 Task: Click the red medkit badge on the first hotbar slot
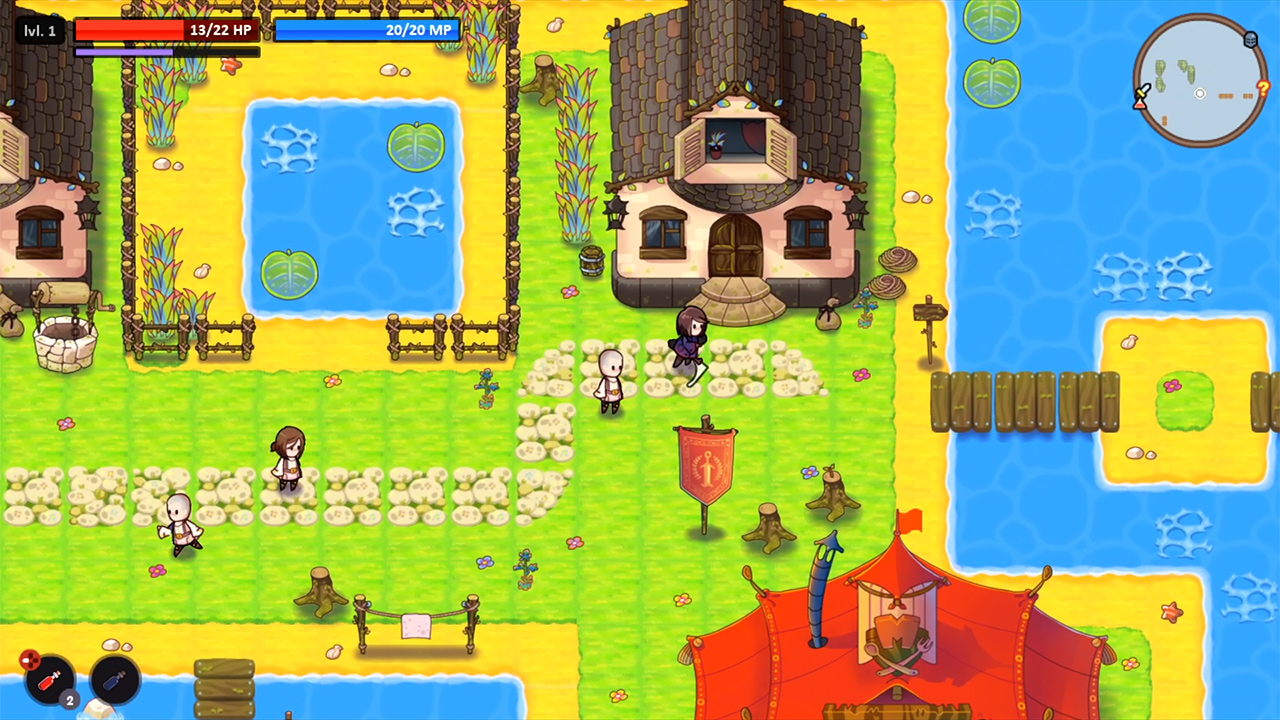pos(30,660)
